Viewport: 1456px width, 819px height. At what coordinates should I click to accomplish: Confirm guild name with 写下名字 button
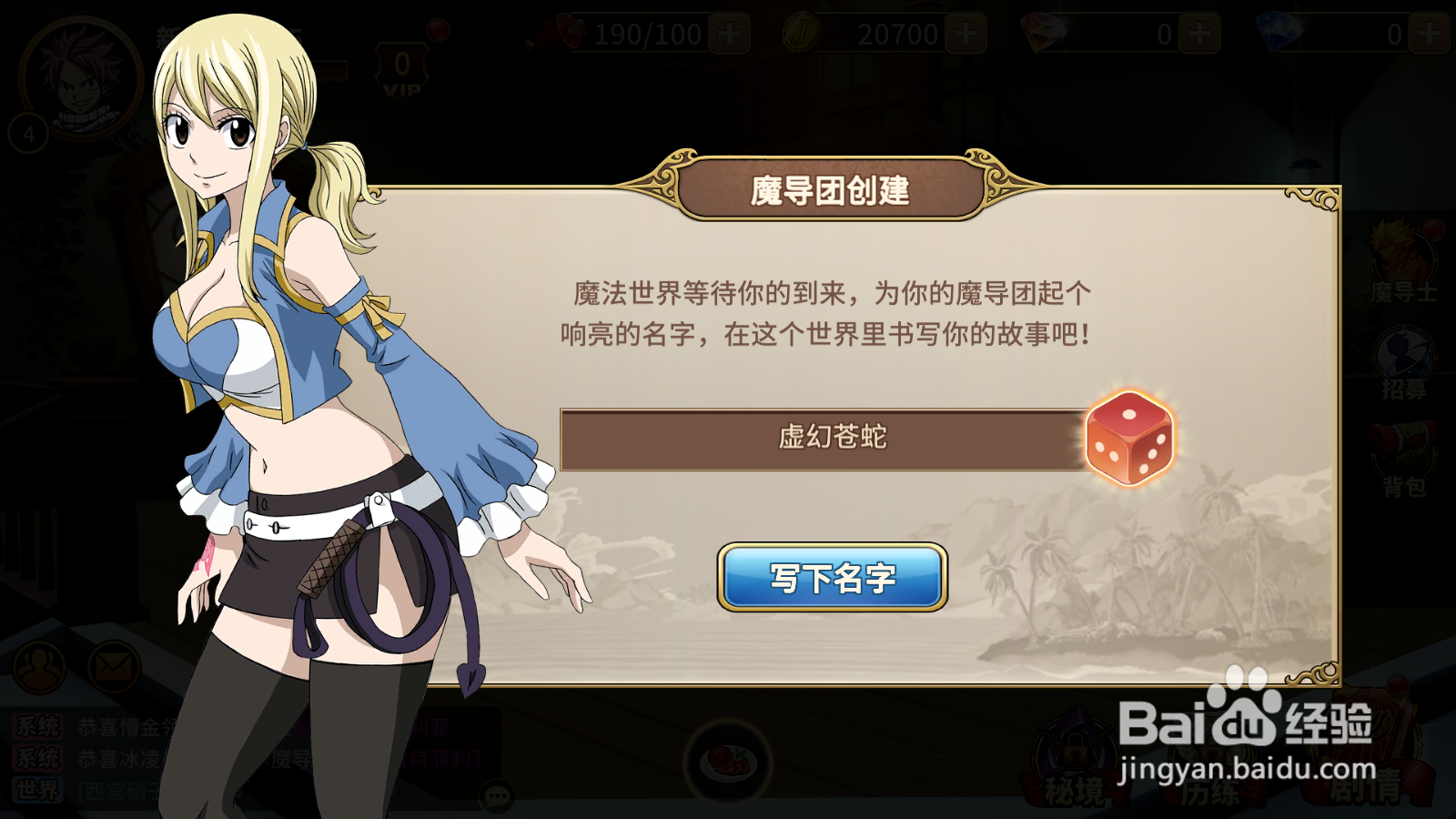(832, 576)
